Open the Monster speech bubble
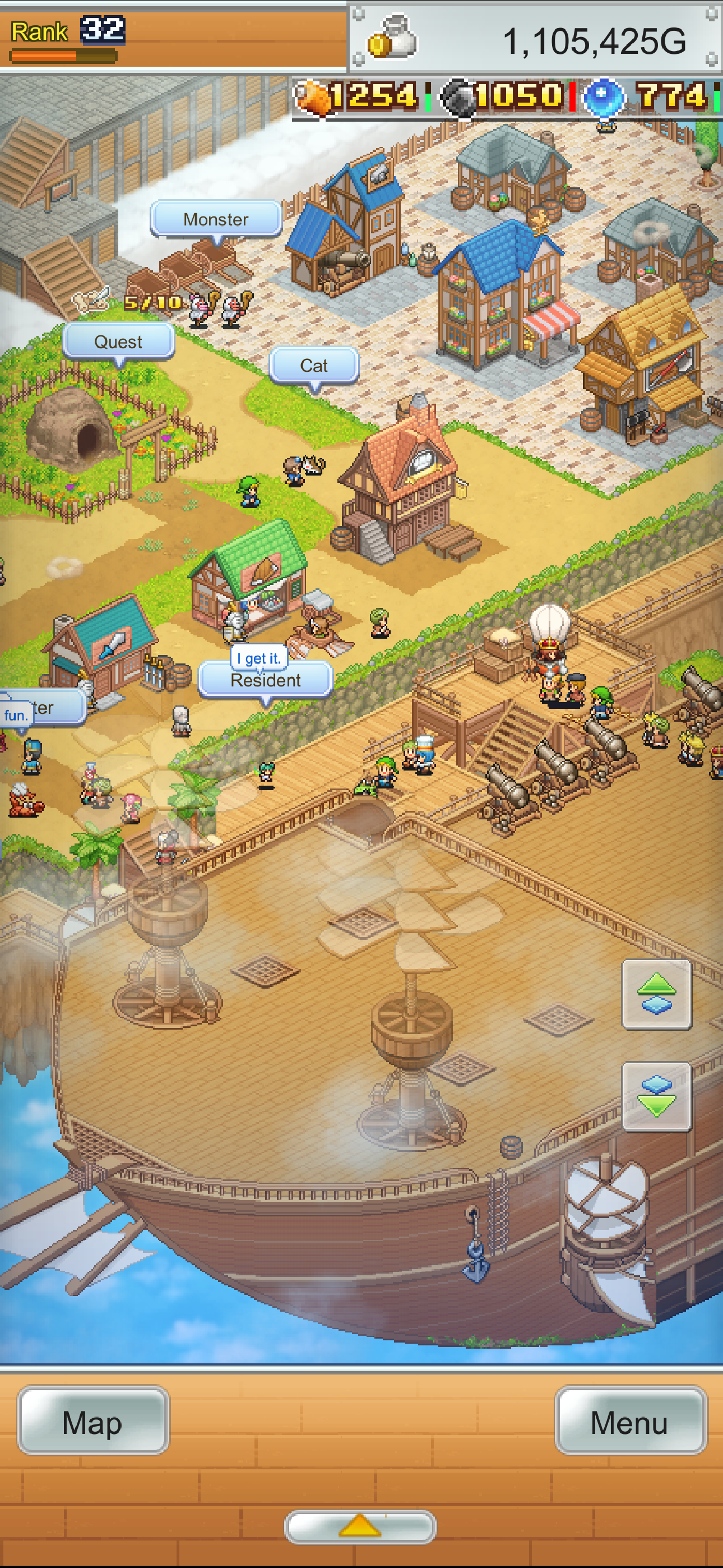Viewport: 723px width, 1568px height. pyautogui.click(x=216, y=219)
